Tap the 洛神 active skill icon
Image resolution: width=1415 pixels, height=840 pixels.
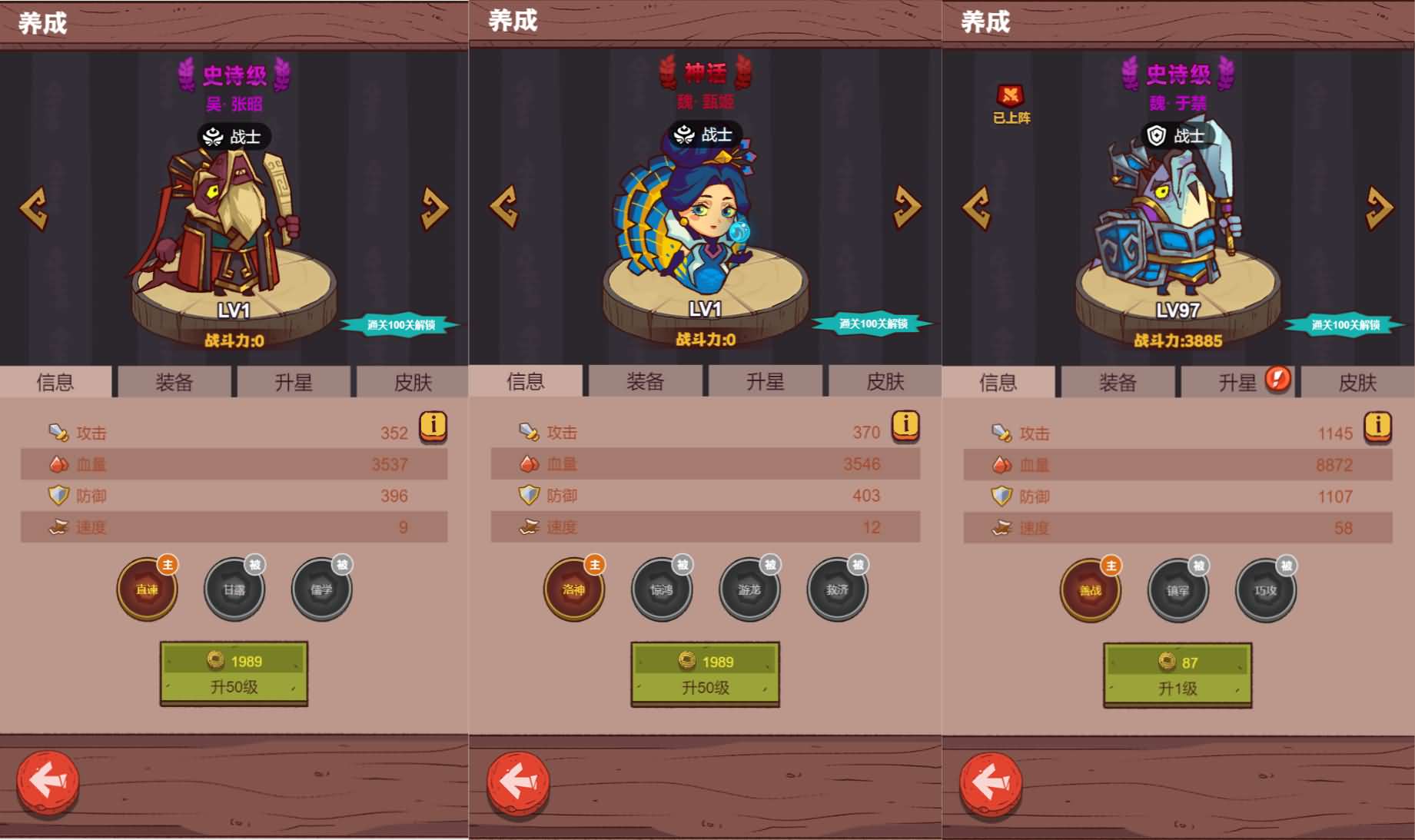coord(573,589)
